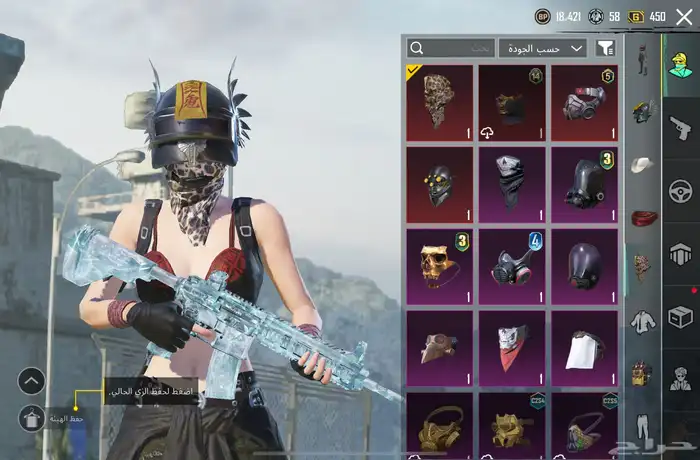Show the jacket clothing category
This screenshot has height=460, width=700.
tap(642, 322)
